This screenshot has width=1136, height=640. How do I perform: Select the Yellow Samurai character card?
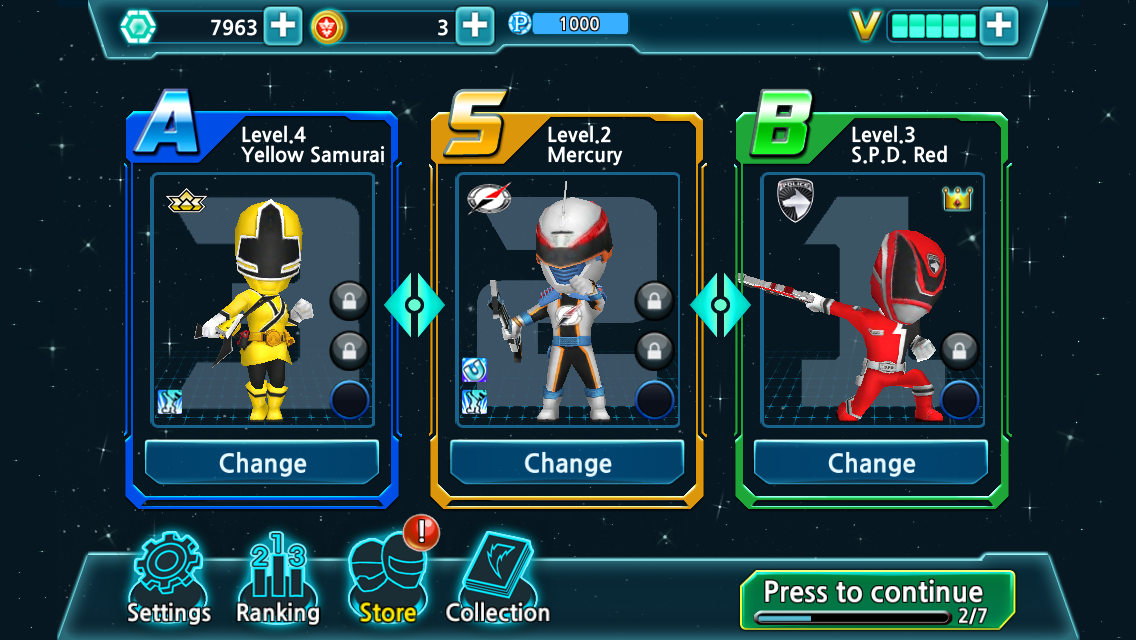262,300
